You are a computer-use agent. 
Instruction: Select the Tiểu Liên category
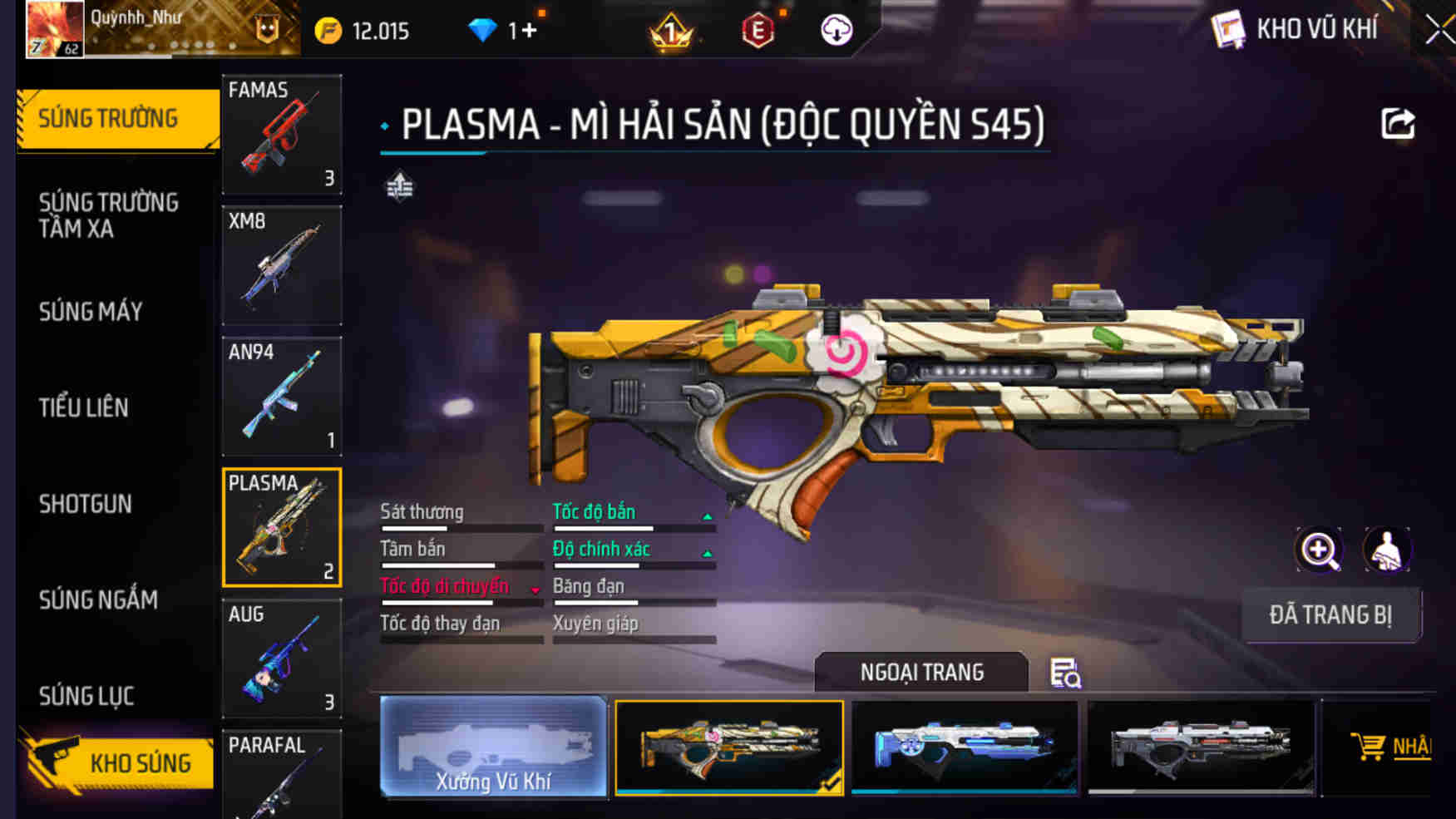click(83, 407)
